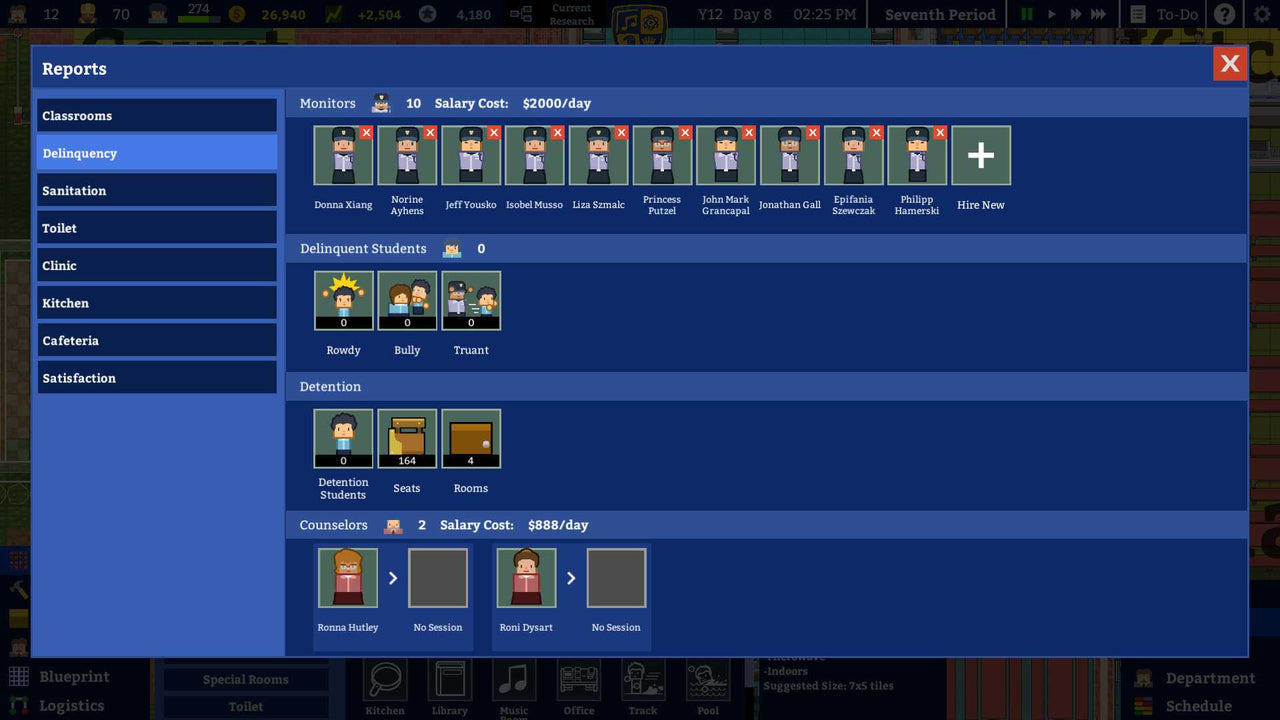1280x720 pixels.
Task: Expand Roni Dysart's session arrow
Action: click(572, 577)
